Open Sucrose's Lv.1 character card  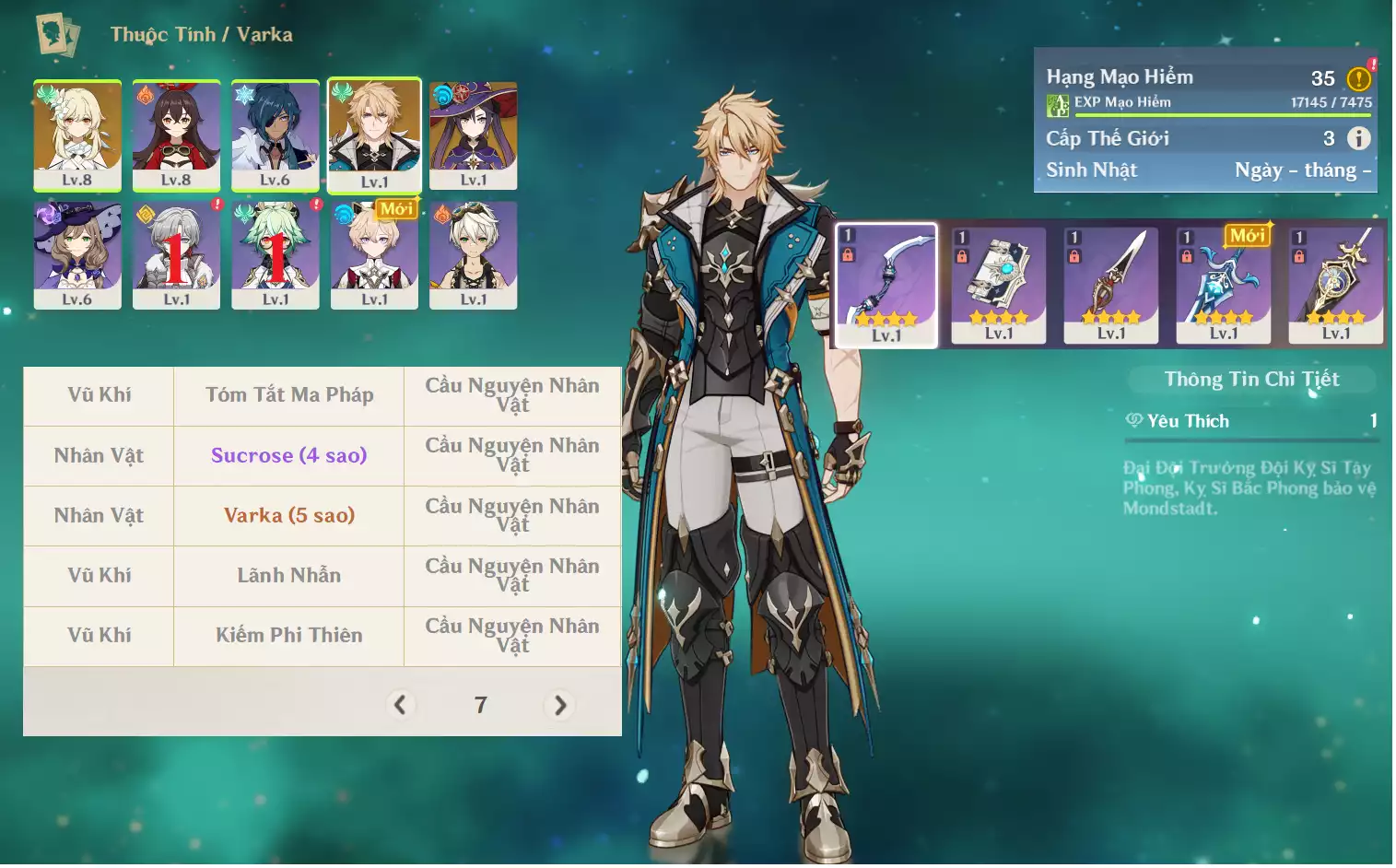pos(276,255)
